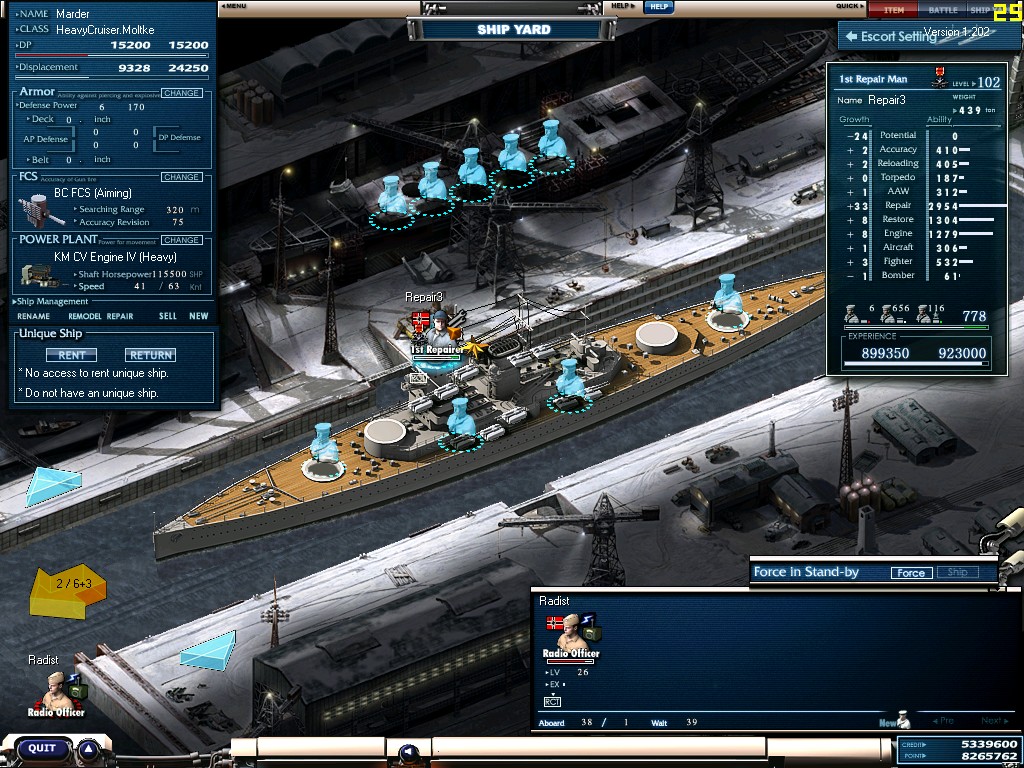Select the Force stand-by toggle
1024x768 pixels.
910,573
